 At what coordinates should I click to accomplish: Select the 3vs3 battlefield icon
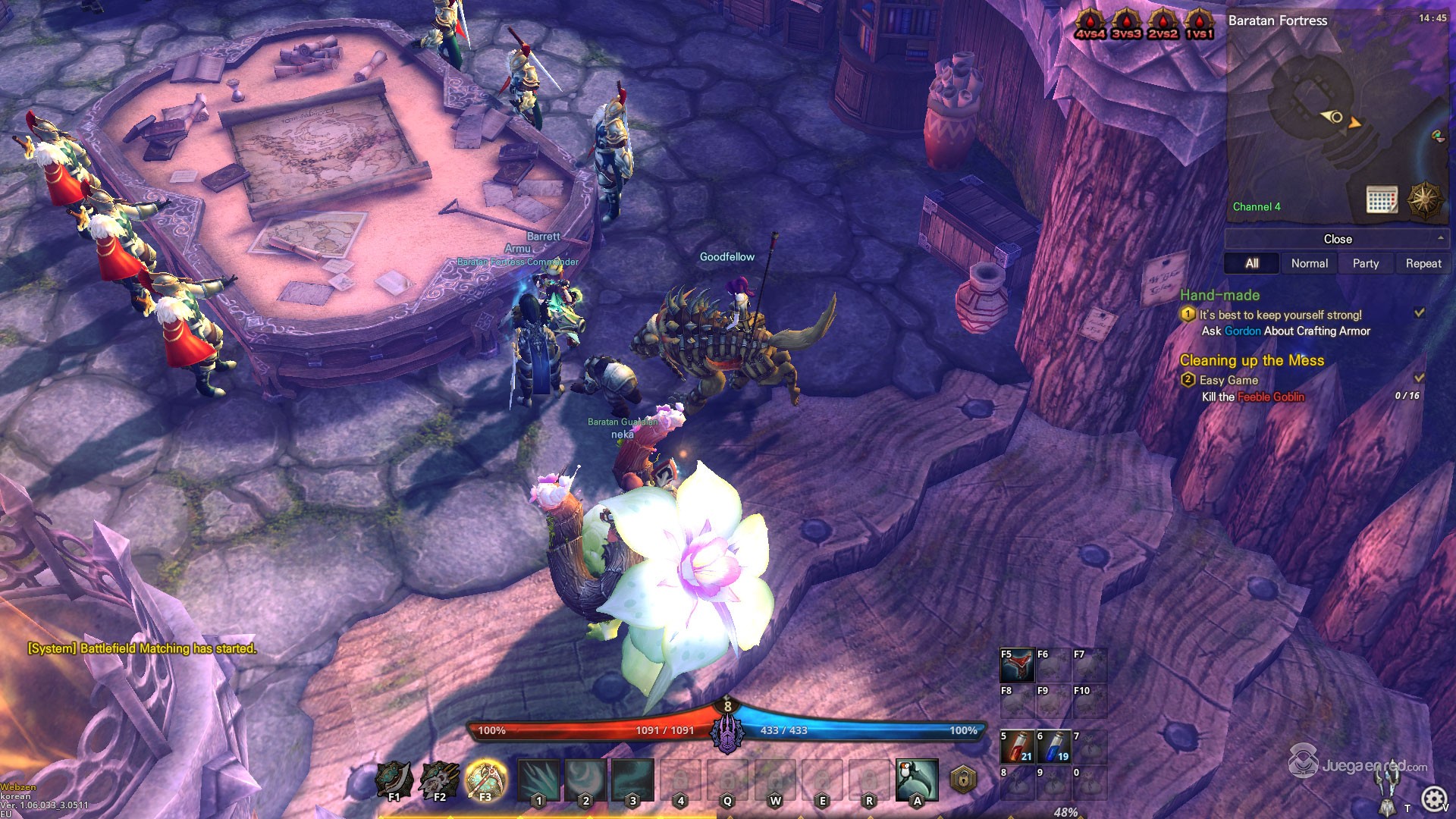(x=1126, y=24)
